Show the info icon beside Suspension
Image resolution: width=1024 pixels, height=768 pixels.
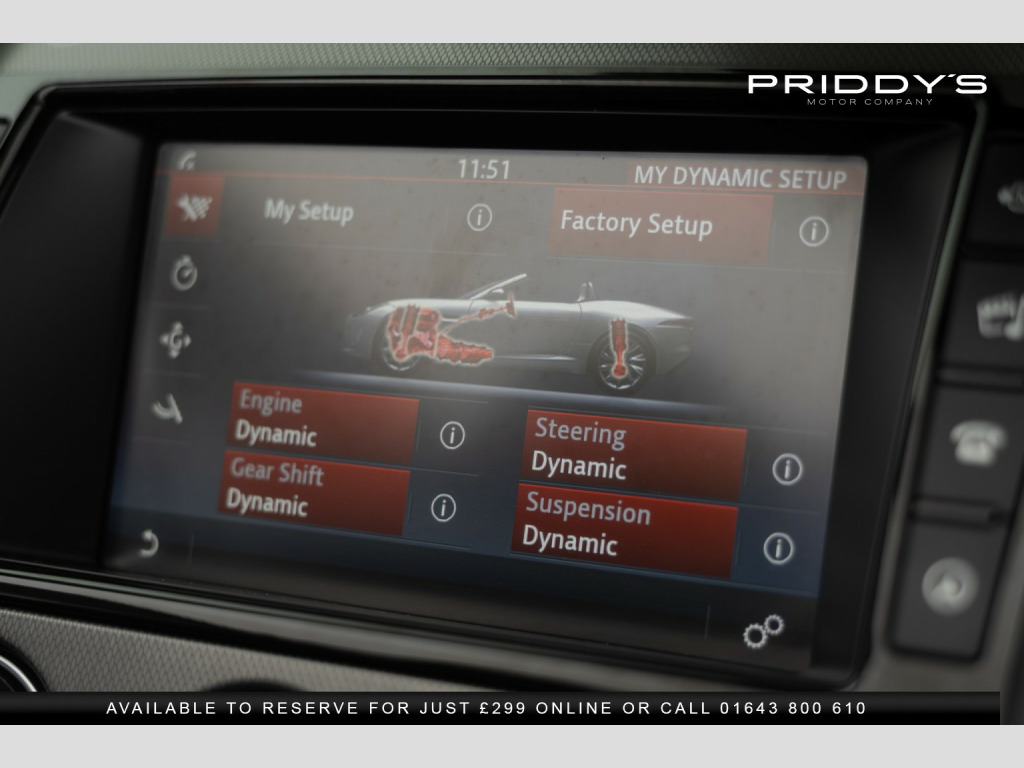778,547
